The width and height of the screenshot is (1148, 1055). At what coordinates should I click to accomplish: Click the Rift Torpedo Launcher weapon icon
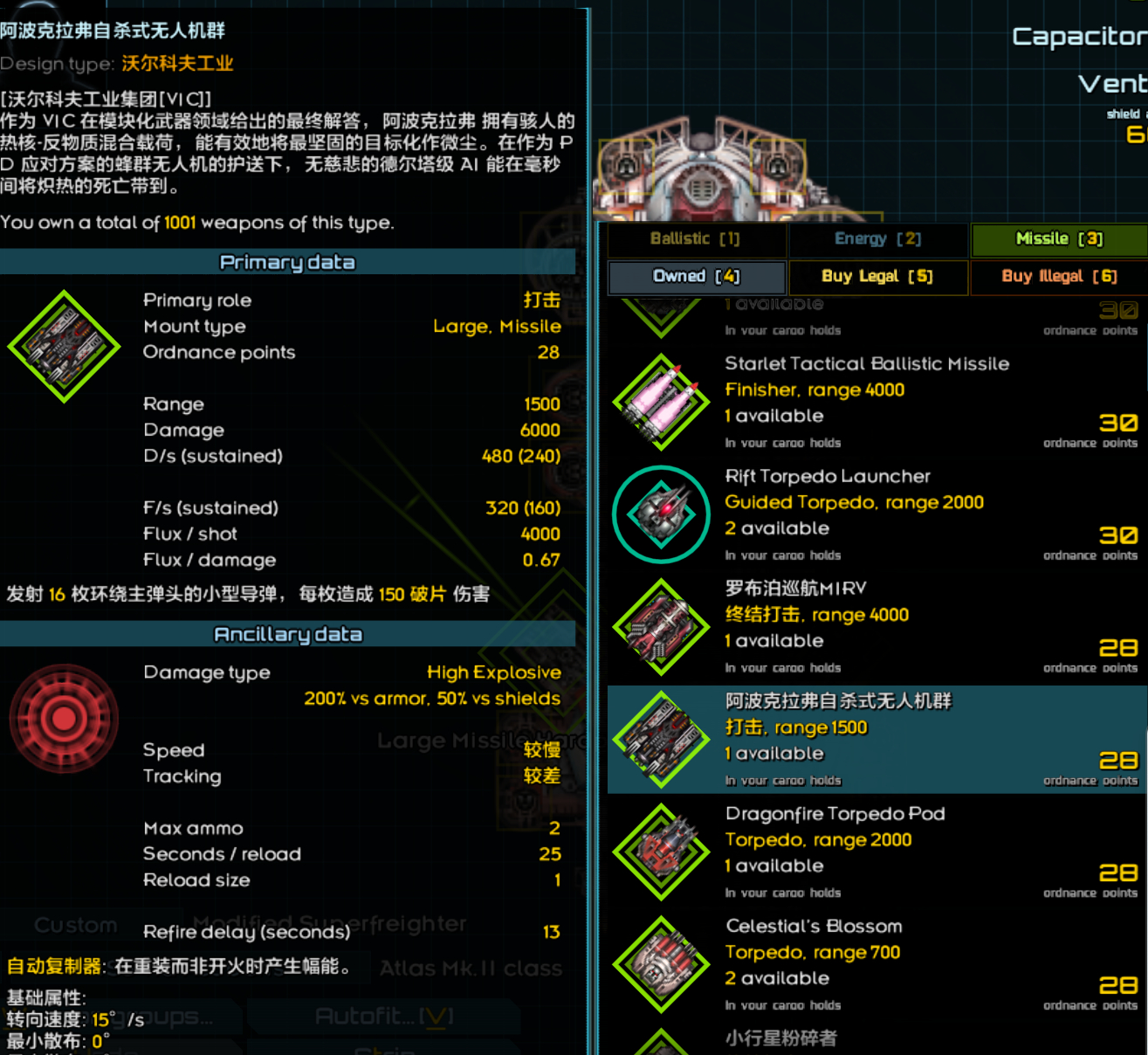[661, 514]
